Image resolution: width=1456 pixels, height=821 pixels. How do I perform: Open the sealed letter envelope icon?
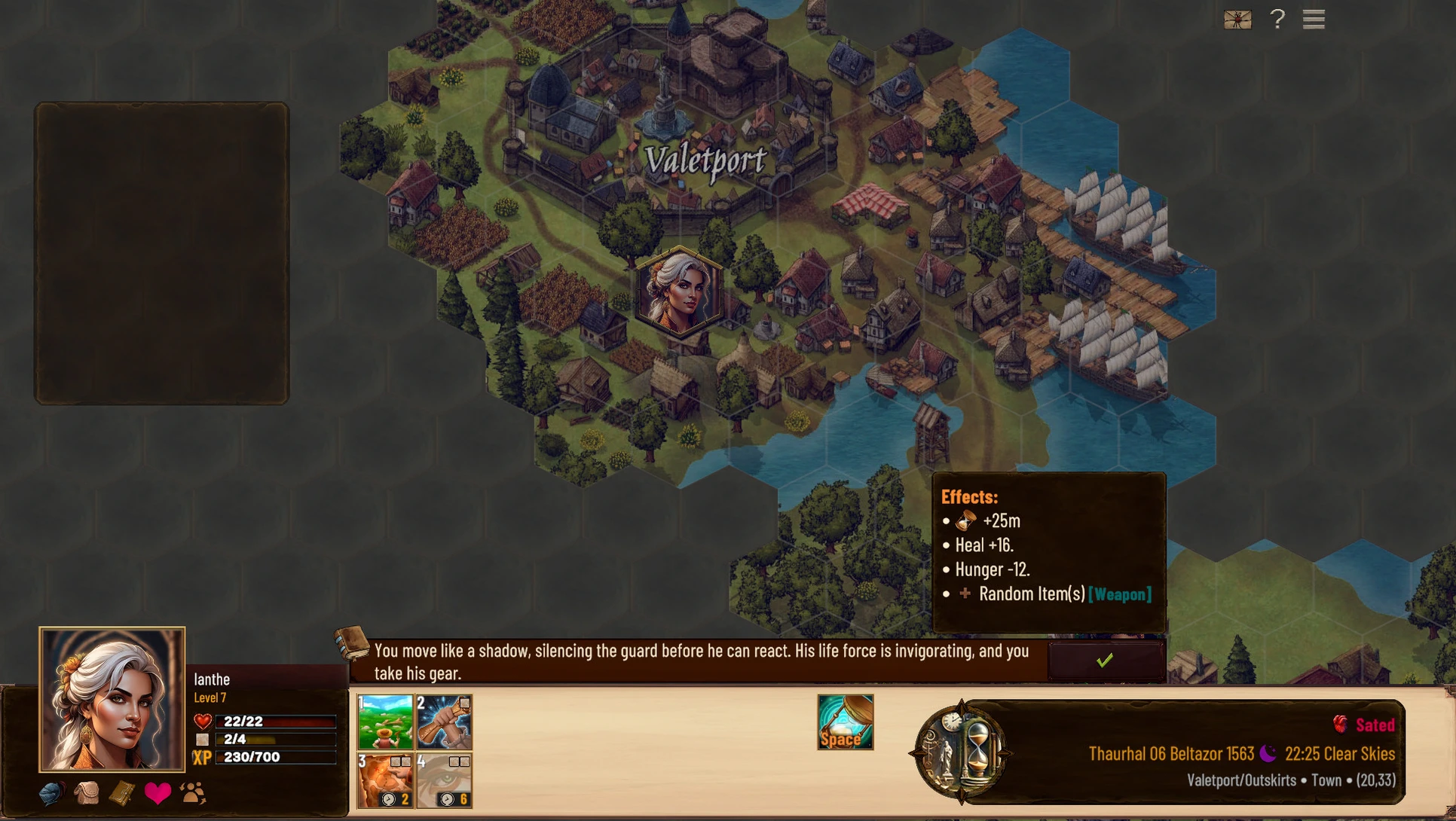pos(1237,20)
